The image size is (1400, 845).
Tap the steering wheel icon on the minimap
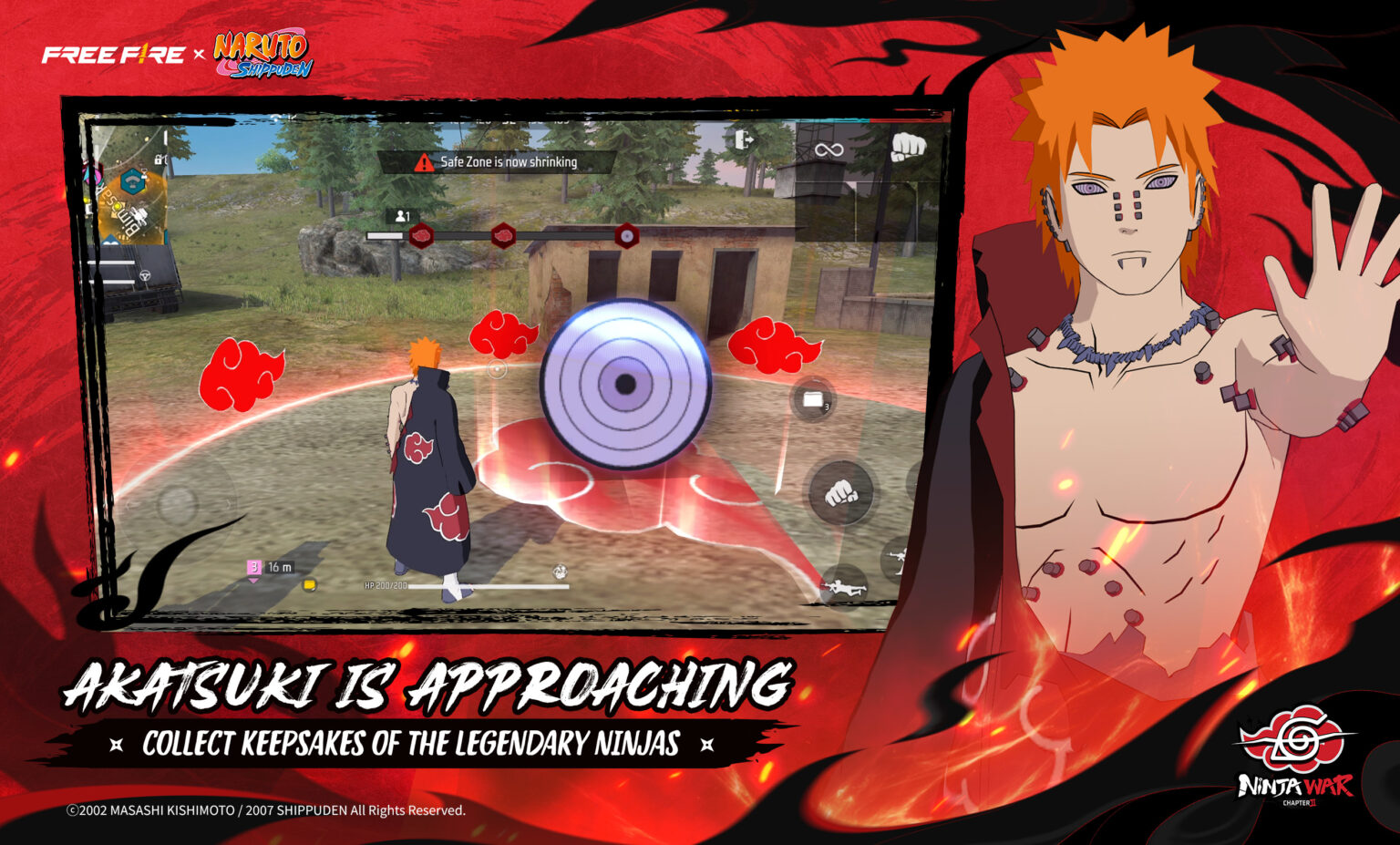pyautogui.click(x=145, y=276)
